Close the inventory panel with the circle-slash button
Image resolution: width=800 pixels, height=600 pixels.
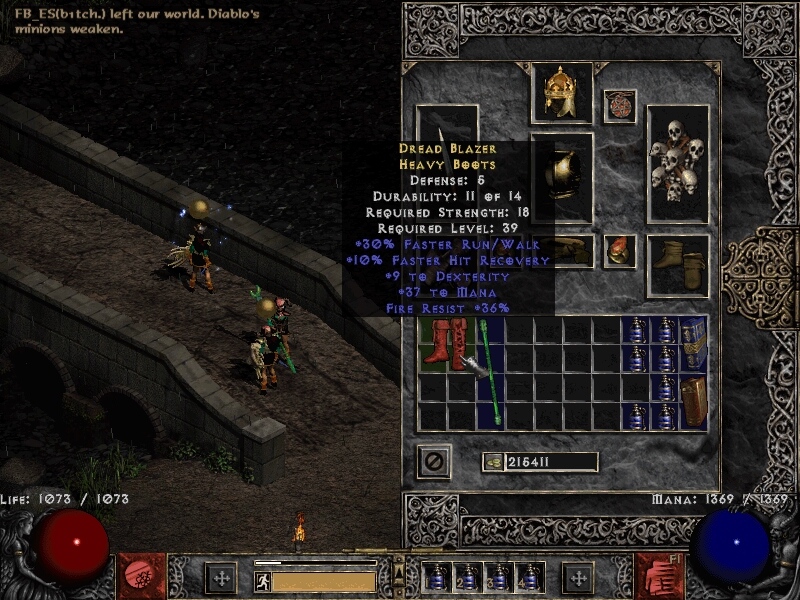[434, 462]
